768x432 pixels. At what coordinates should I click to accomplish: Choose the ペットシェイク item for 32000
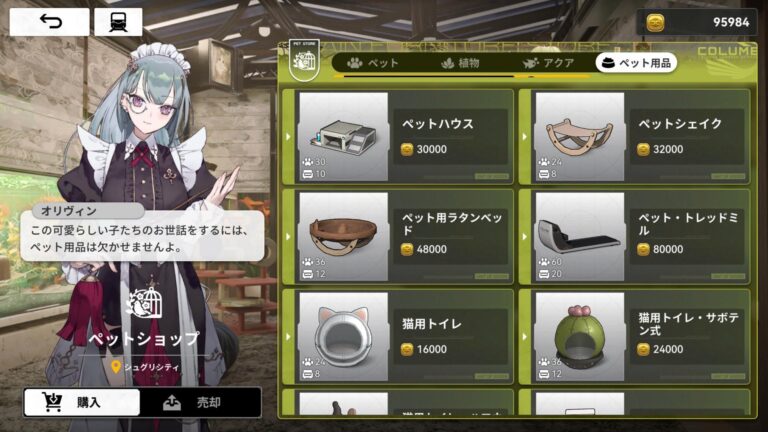pyautogui.click(x=634, y=136)
